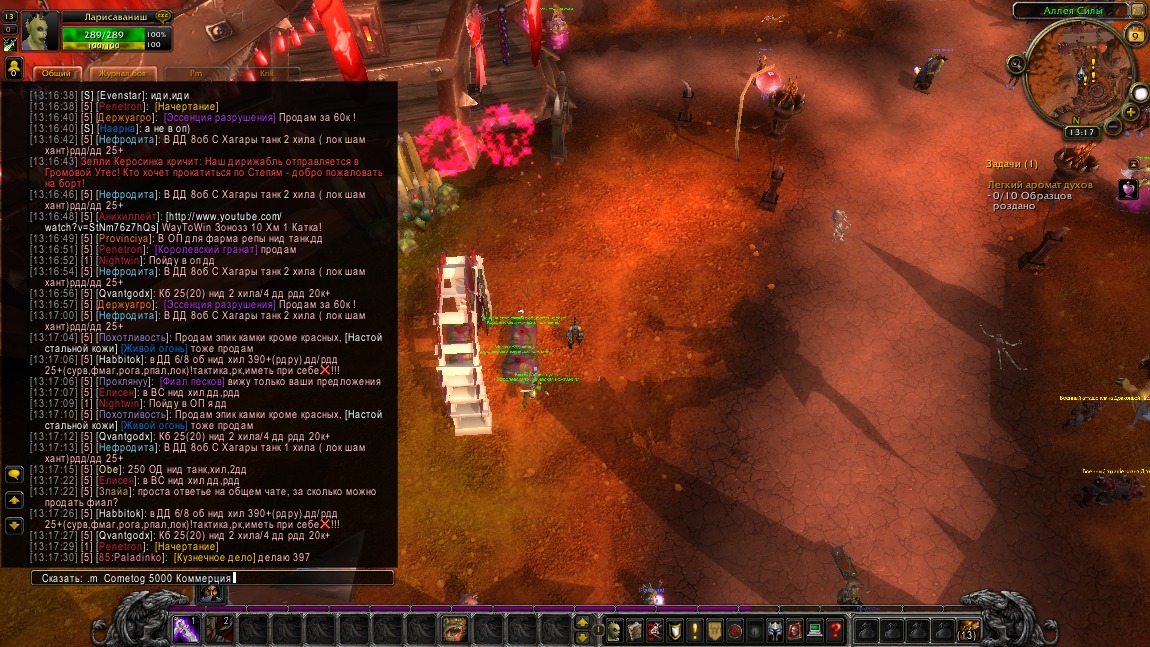The height and width of the screenshot is (647, 1150).
Task: Click the chat input box with Cometog text
Action: pos(211,578)
